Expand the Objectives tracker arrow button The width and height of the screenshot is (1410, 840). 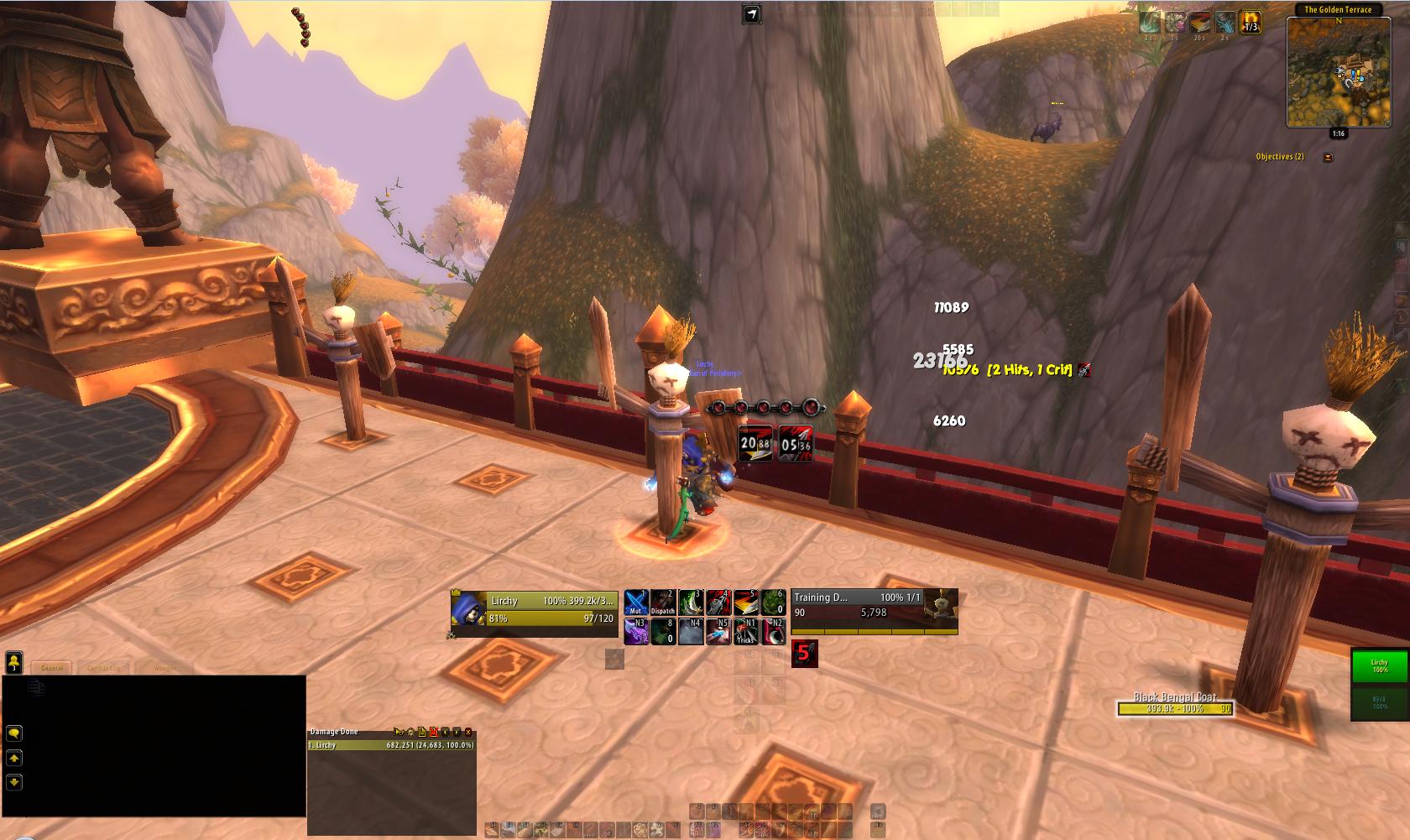click(1328, 157)
